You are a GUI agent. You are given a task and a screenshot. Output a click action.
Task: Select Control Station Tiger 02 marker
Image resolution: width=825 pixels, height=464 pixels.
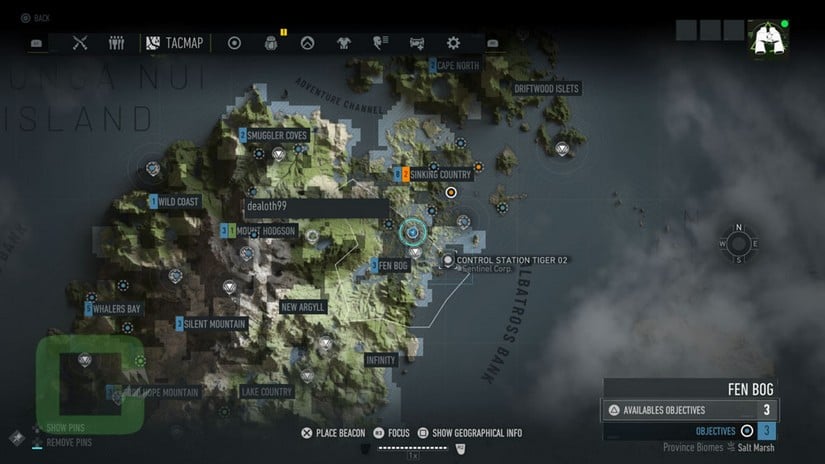click(448, 260)
